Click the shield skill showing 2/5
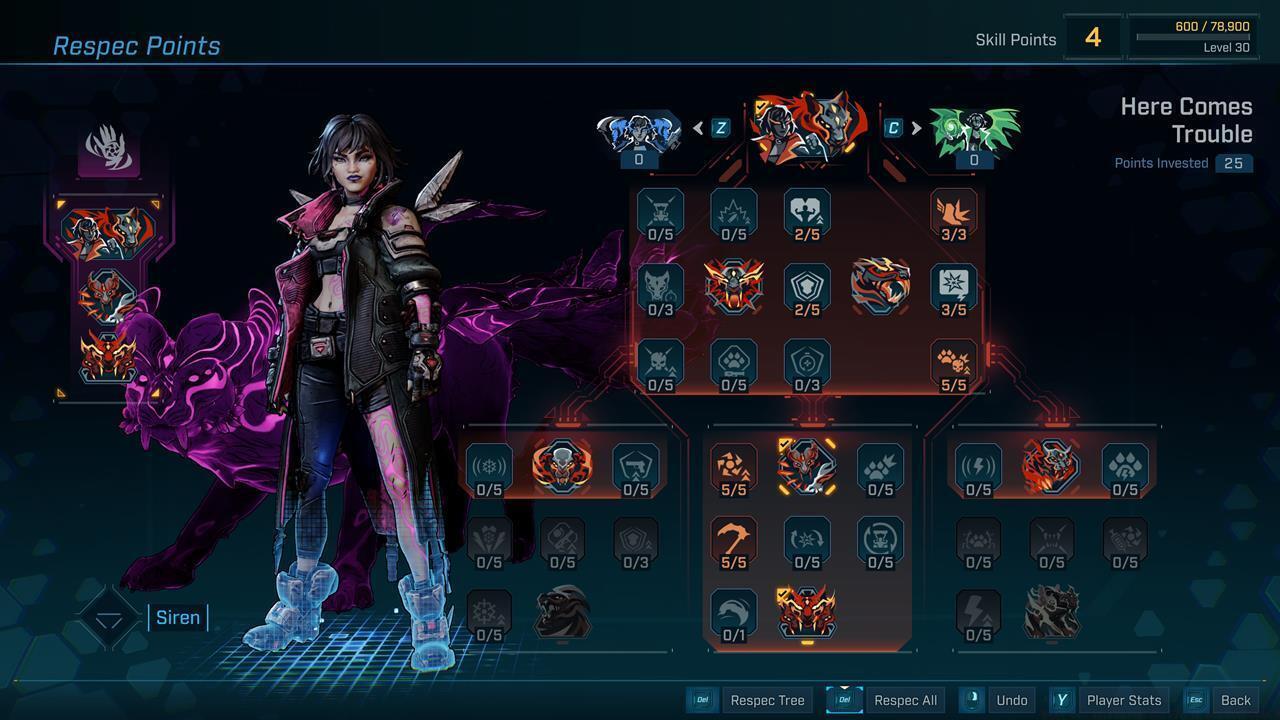 pyautogui.click(x=807, y=287)
